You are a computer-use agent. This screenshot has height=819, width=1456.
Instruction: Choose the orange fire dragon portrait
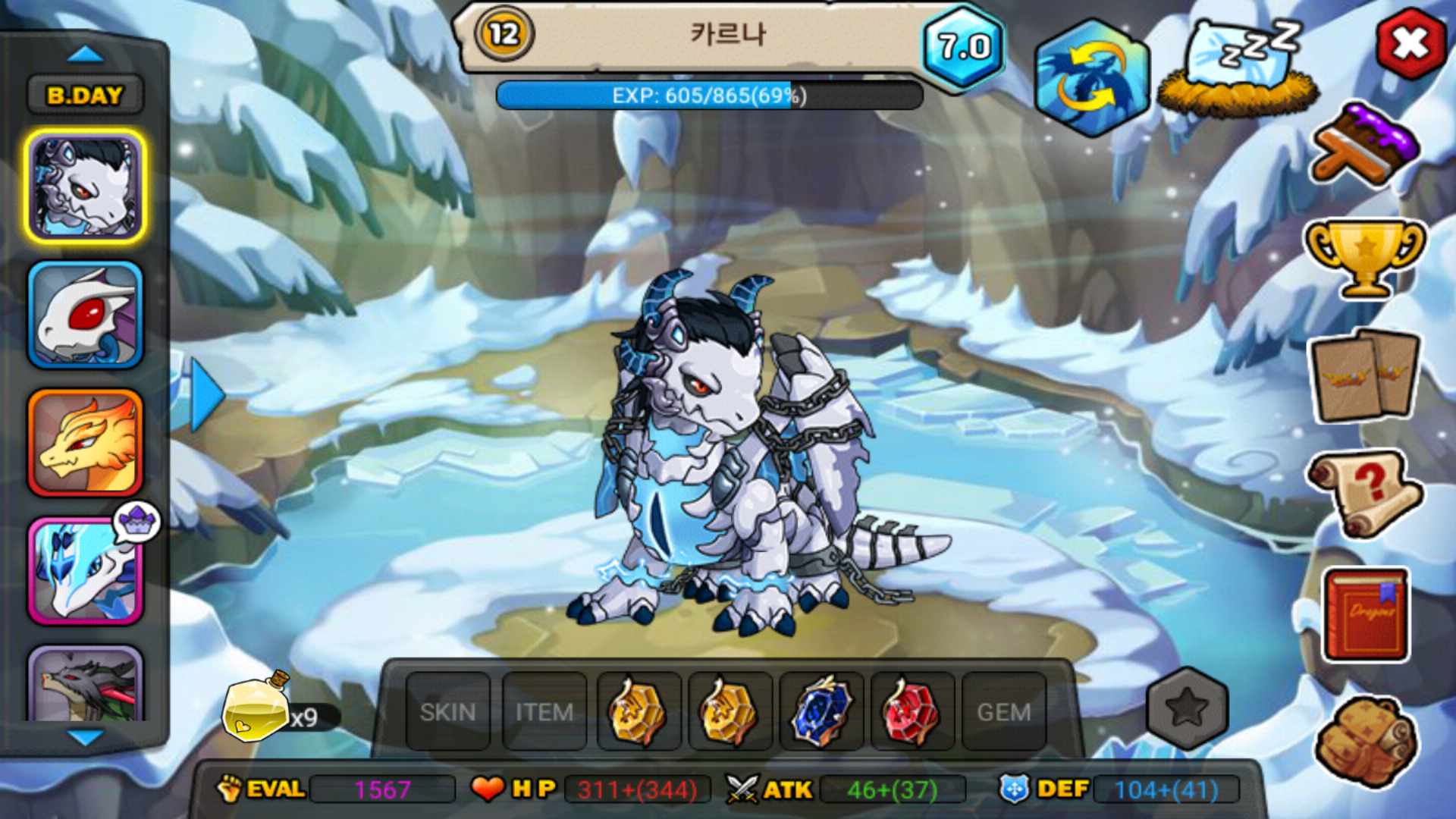[85, 444]
